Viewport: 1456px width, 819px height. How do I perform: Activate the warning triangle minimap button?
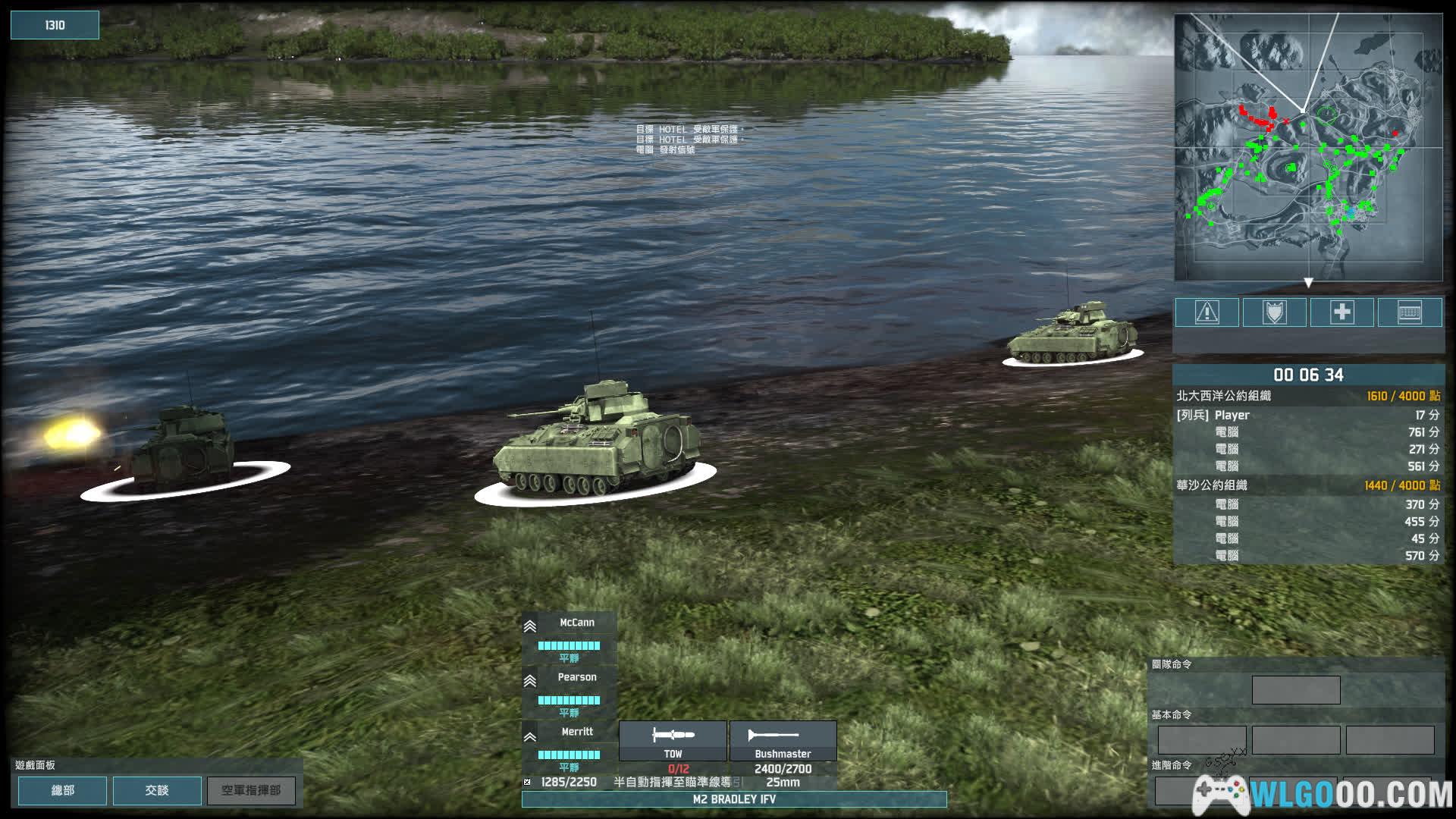[x=1207, y=312]
